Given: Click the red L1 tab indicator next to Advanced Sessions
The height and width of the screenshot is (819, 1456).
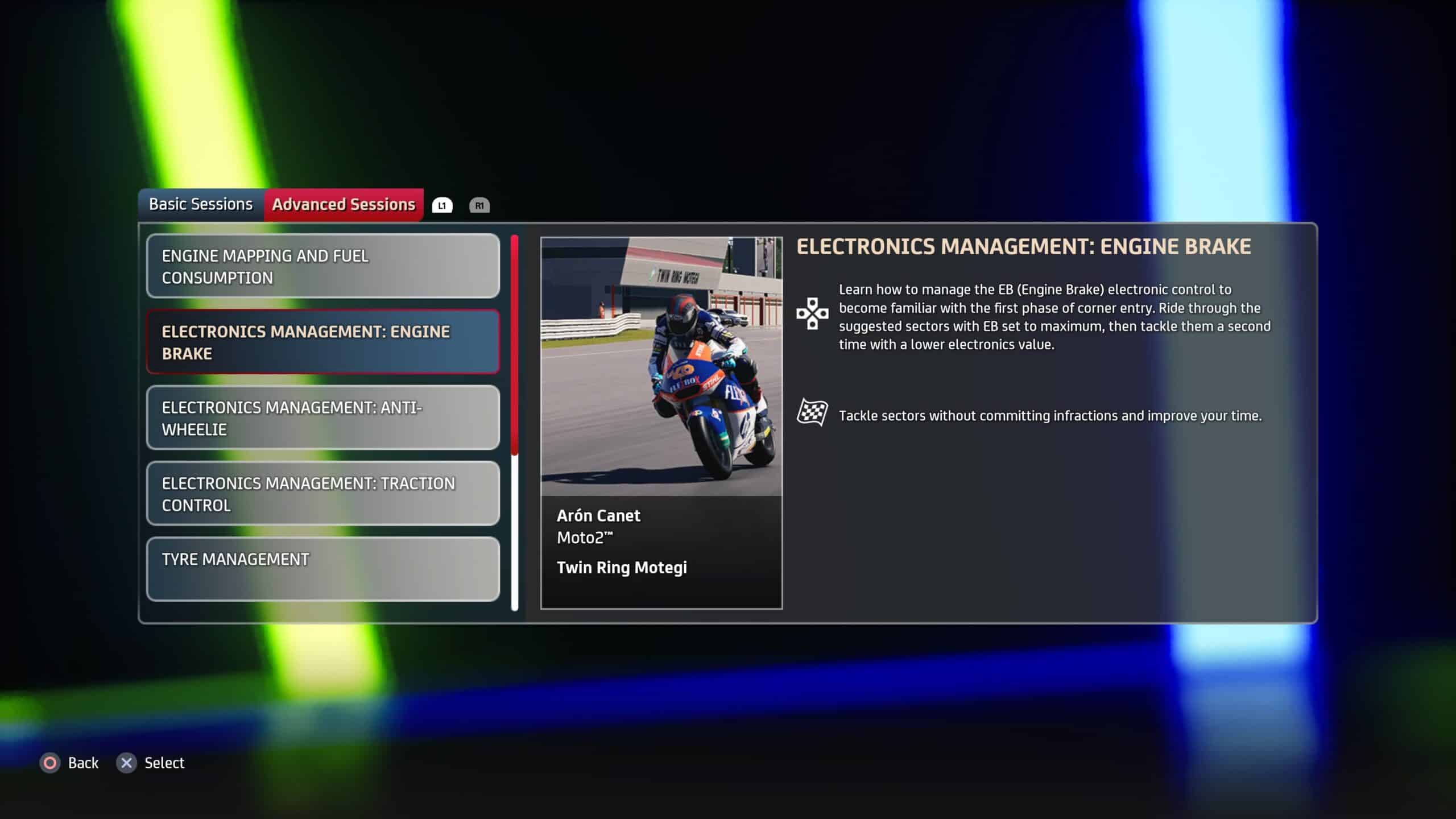Looking at the screenshot, I should click(442, 205).
